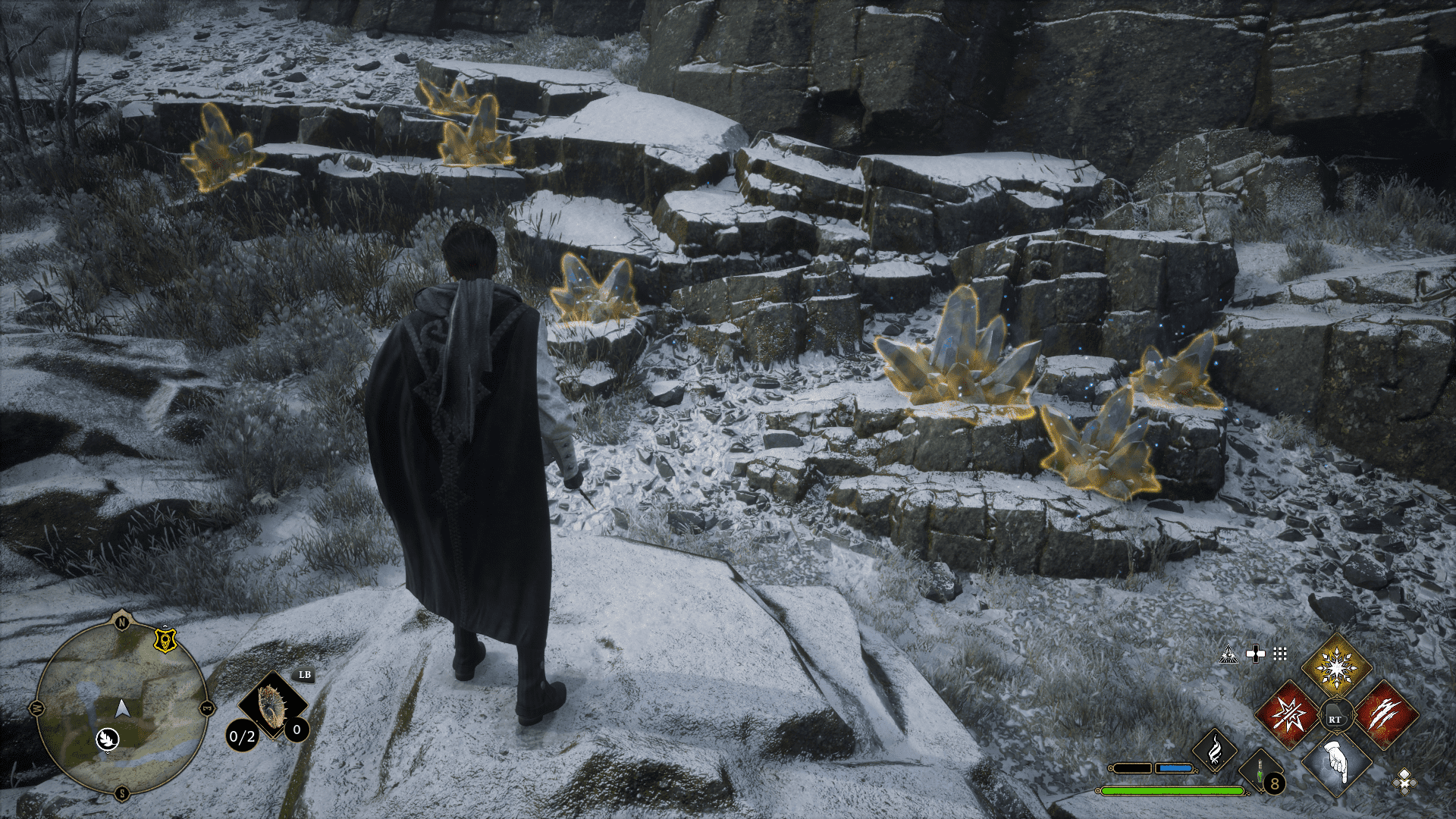This screenshot has height=819, width=1456.
Task: Activate the Accio pointing-hand spell
Action: pos(1335,766)
